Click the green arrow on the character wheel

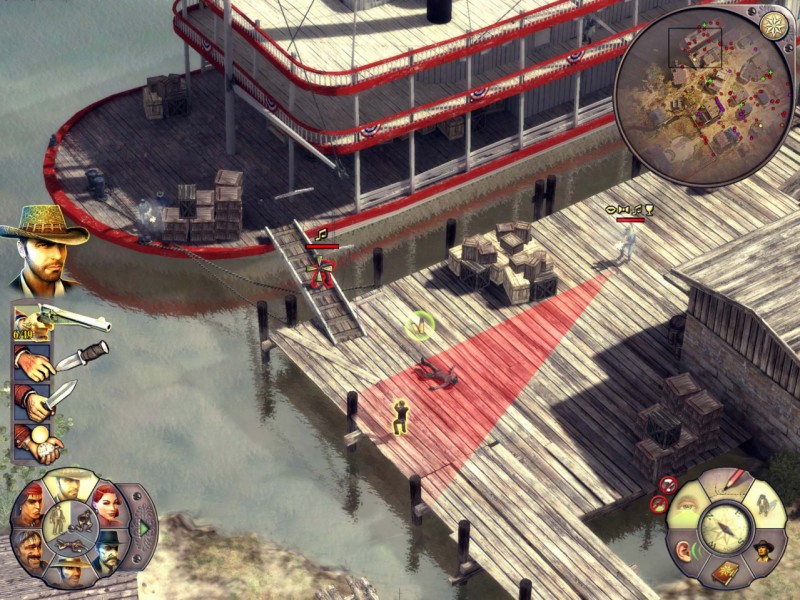click(x=144, y=526)
